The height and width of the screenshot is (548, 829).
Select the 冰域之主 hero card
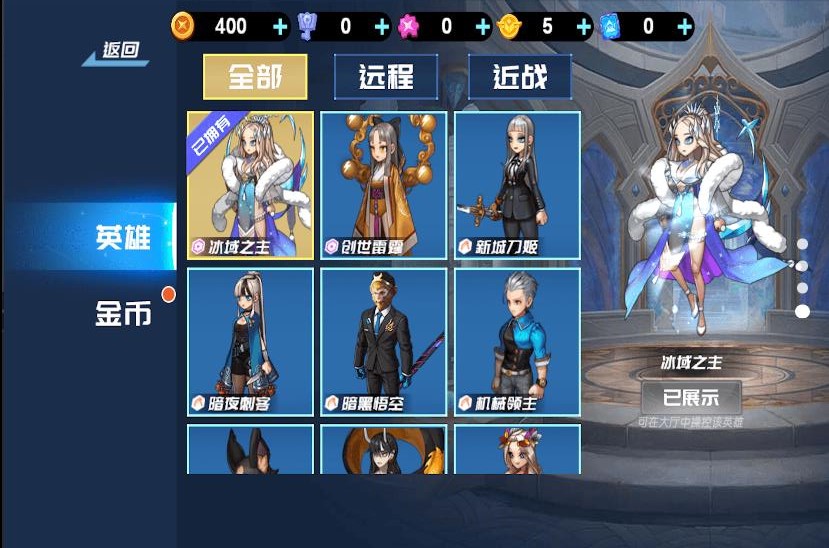tap(250, 185)
